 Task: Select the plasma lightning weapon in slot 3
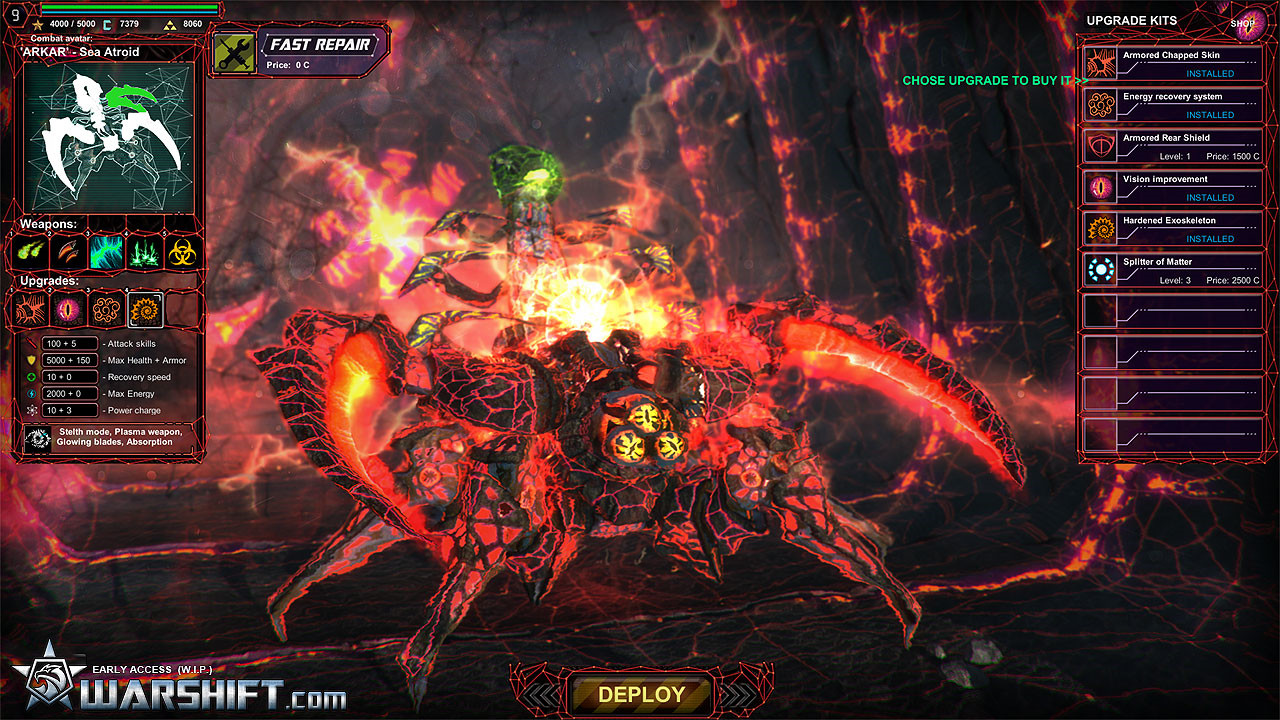pyautogui.click(x=105, y=252)
